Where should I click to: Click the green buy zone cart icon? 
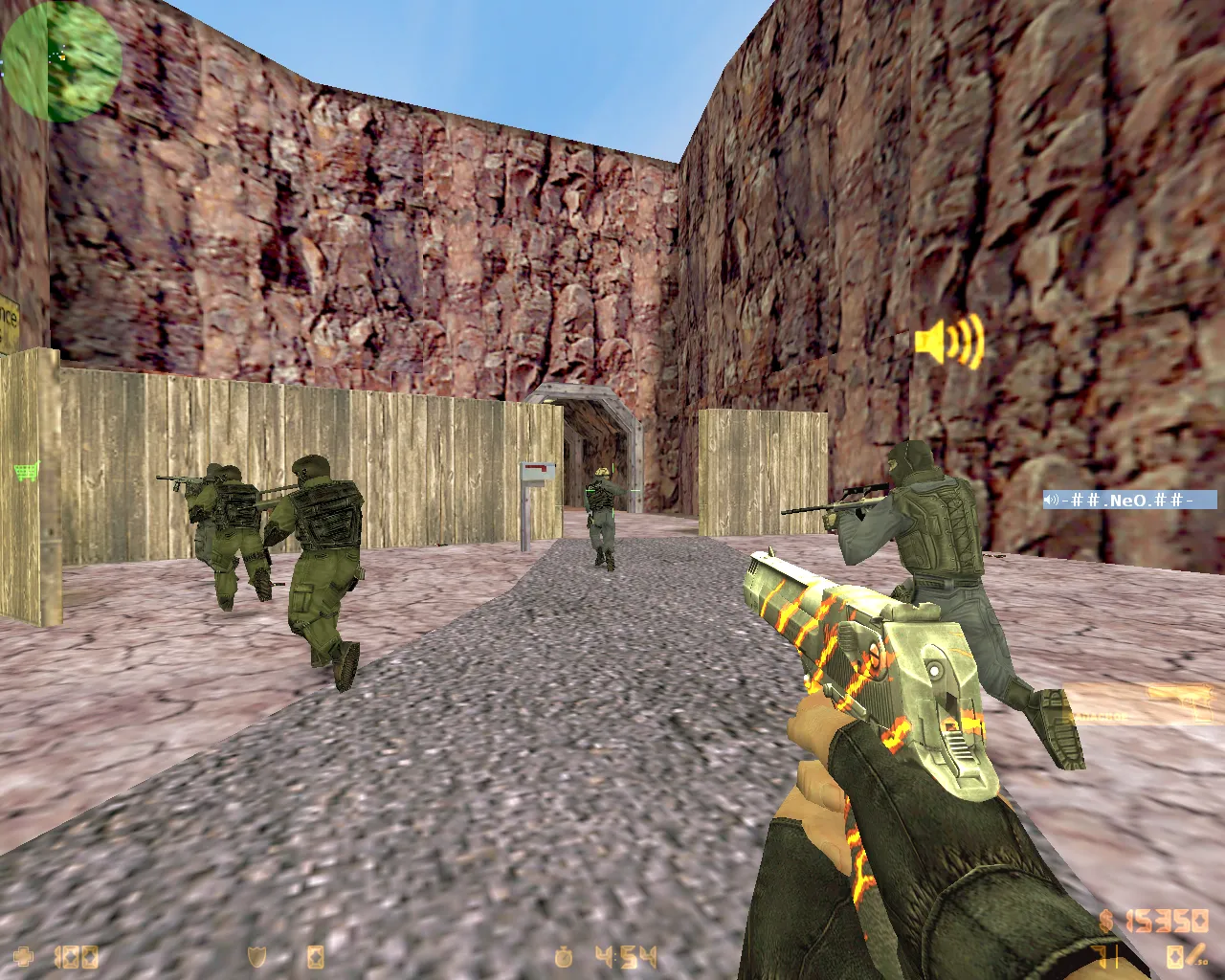point(27,471)
